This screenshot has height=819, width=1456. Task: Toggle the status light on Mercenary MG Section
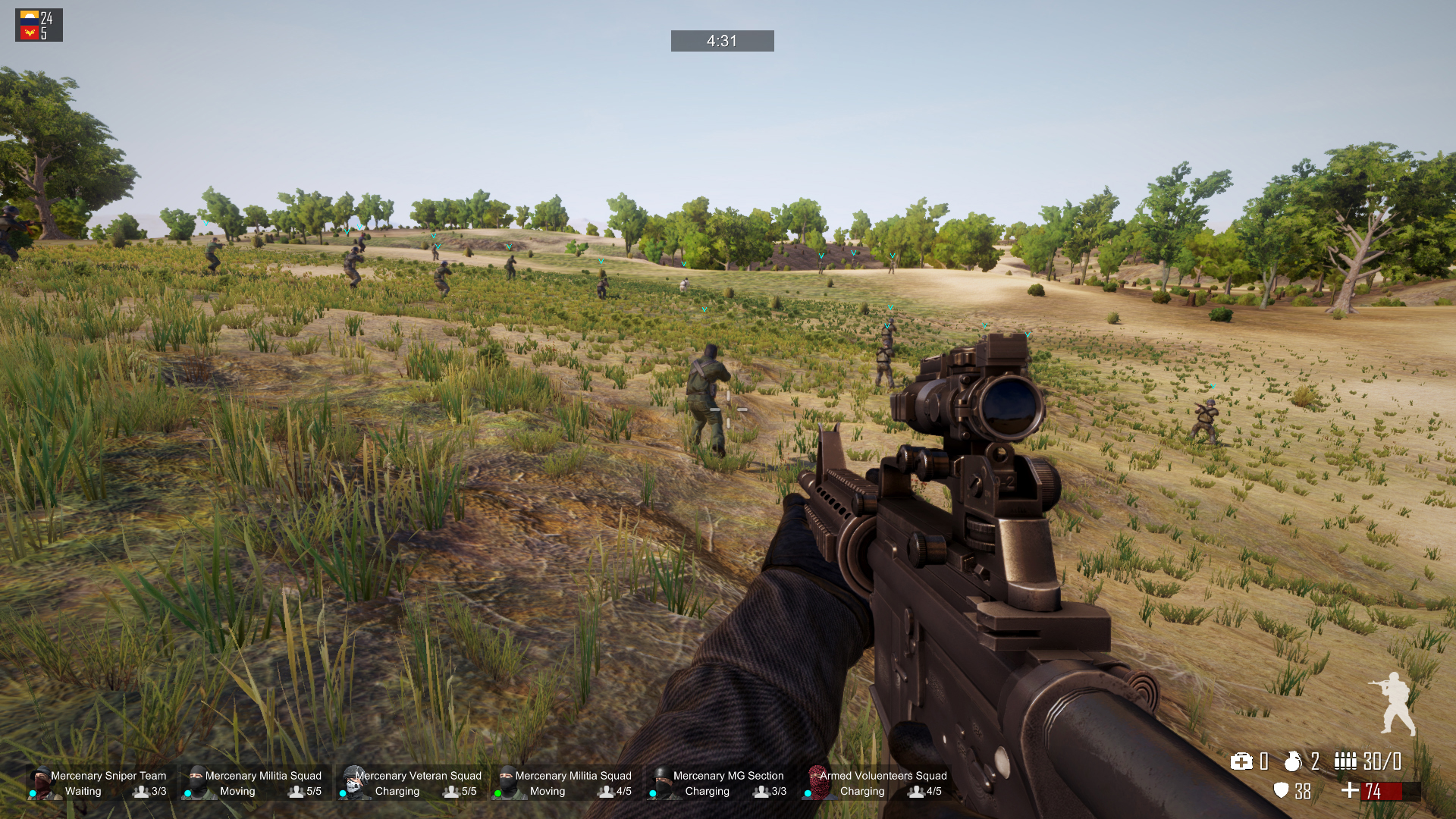click(x=652, y=792)
